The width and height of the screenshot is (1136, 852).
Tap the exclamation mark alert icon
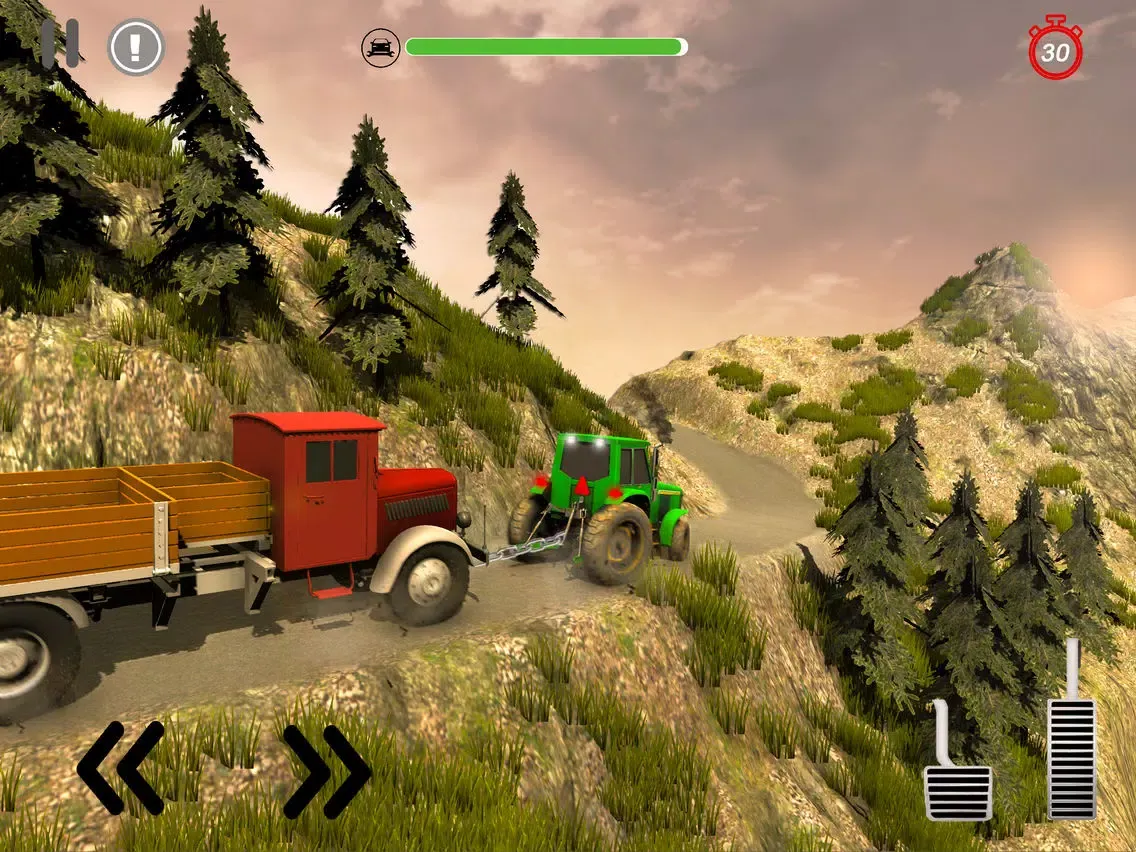(136, 47)
